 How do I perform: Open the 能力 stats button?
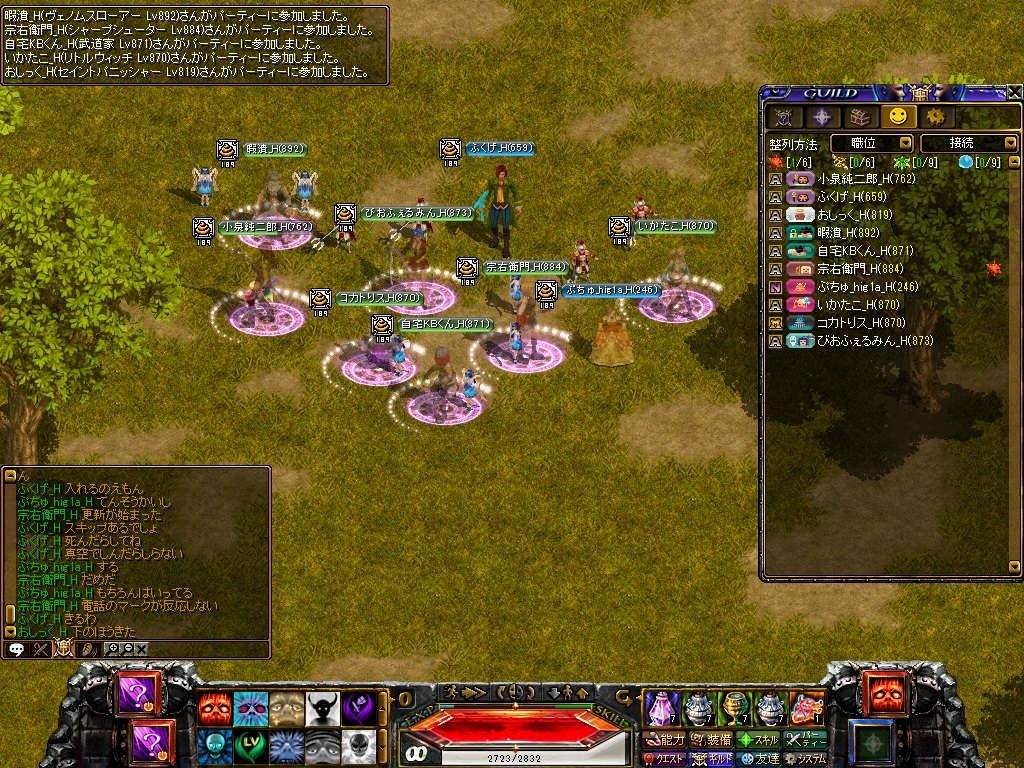tap(665, 740)
